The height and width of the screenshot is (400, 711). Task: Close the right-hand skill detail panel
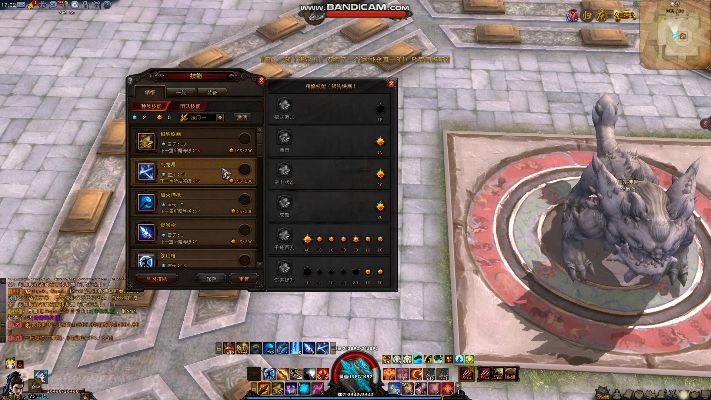[x=392, y=85]
